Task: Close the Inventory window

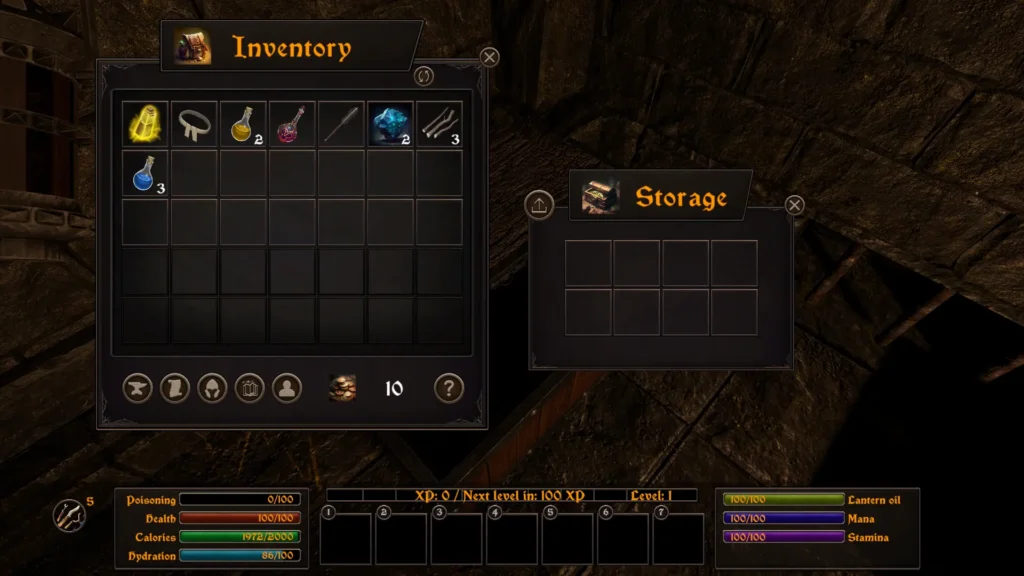Action: pyautogui.click(x=489, y=57)
